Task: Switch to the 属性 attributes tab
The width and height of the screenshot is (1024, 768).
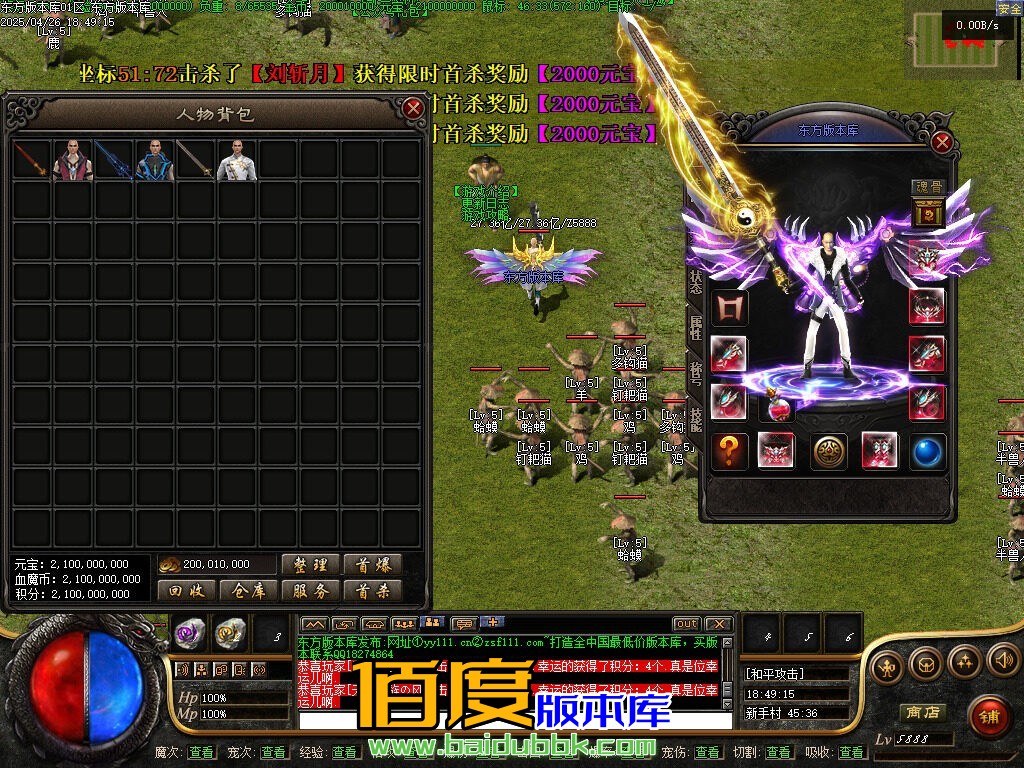Action: (696, 327)
